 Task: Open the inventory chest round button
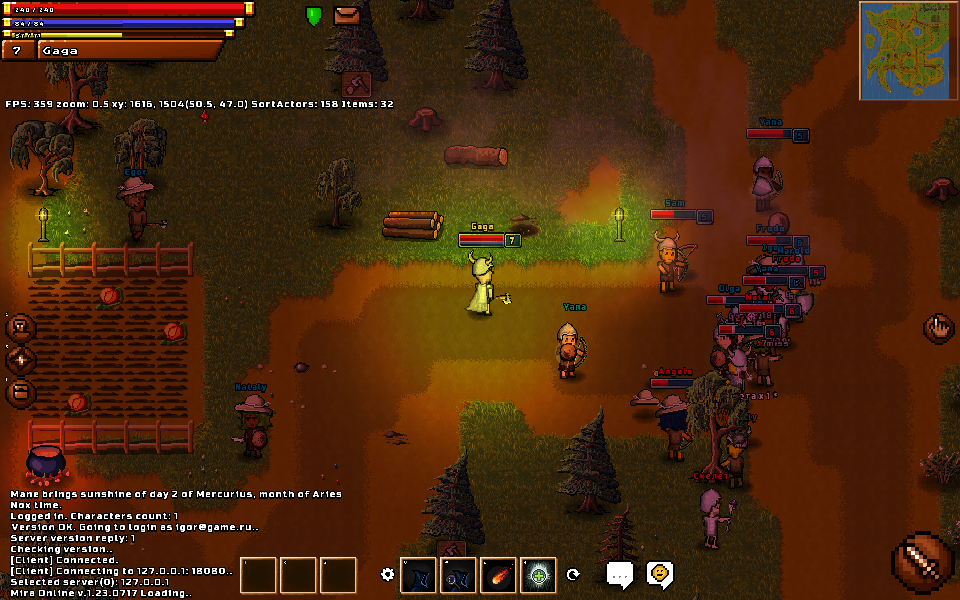(21, 393)
